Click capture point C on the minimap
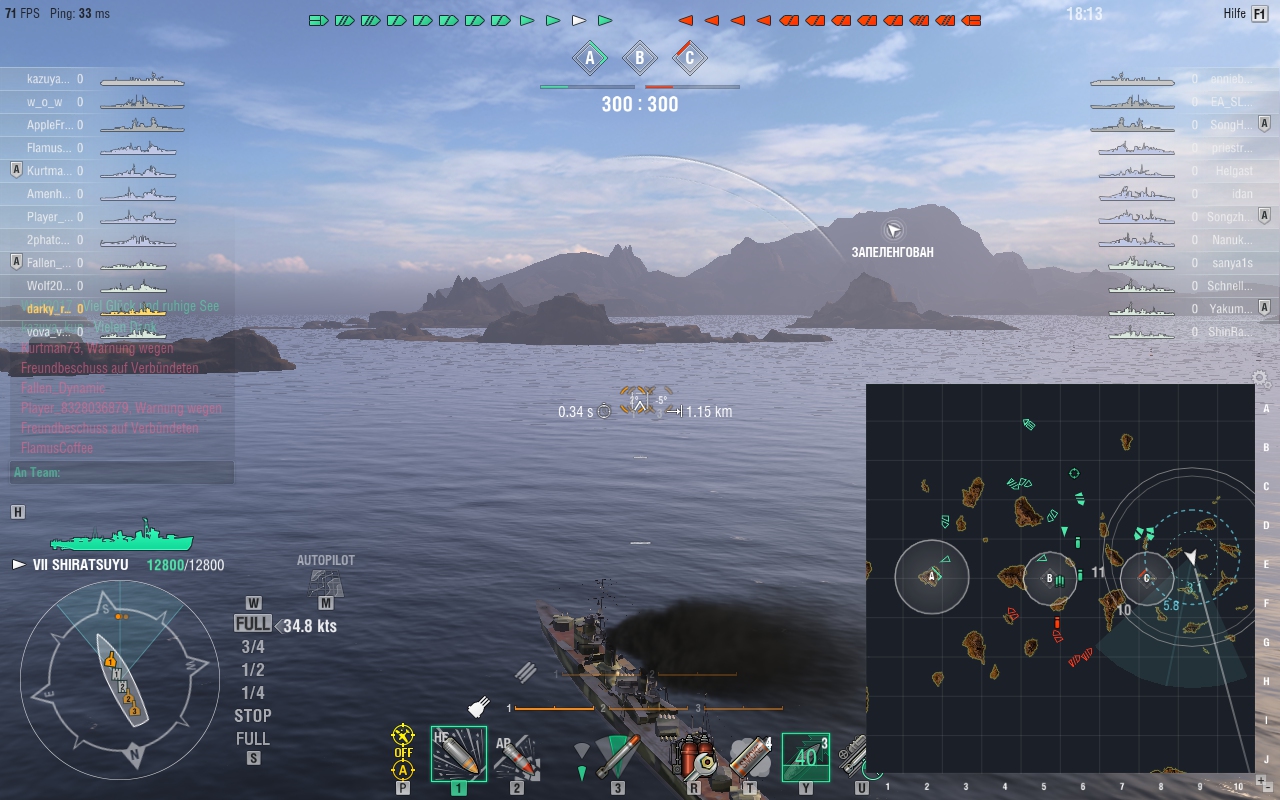Viewport: 1280px width, 800px height. tap(1146, 578)
